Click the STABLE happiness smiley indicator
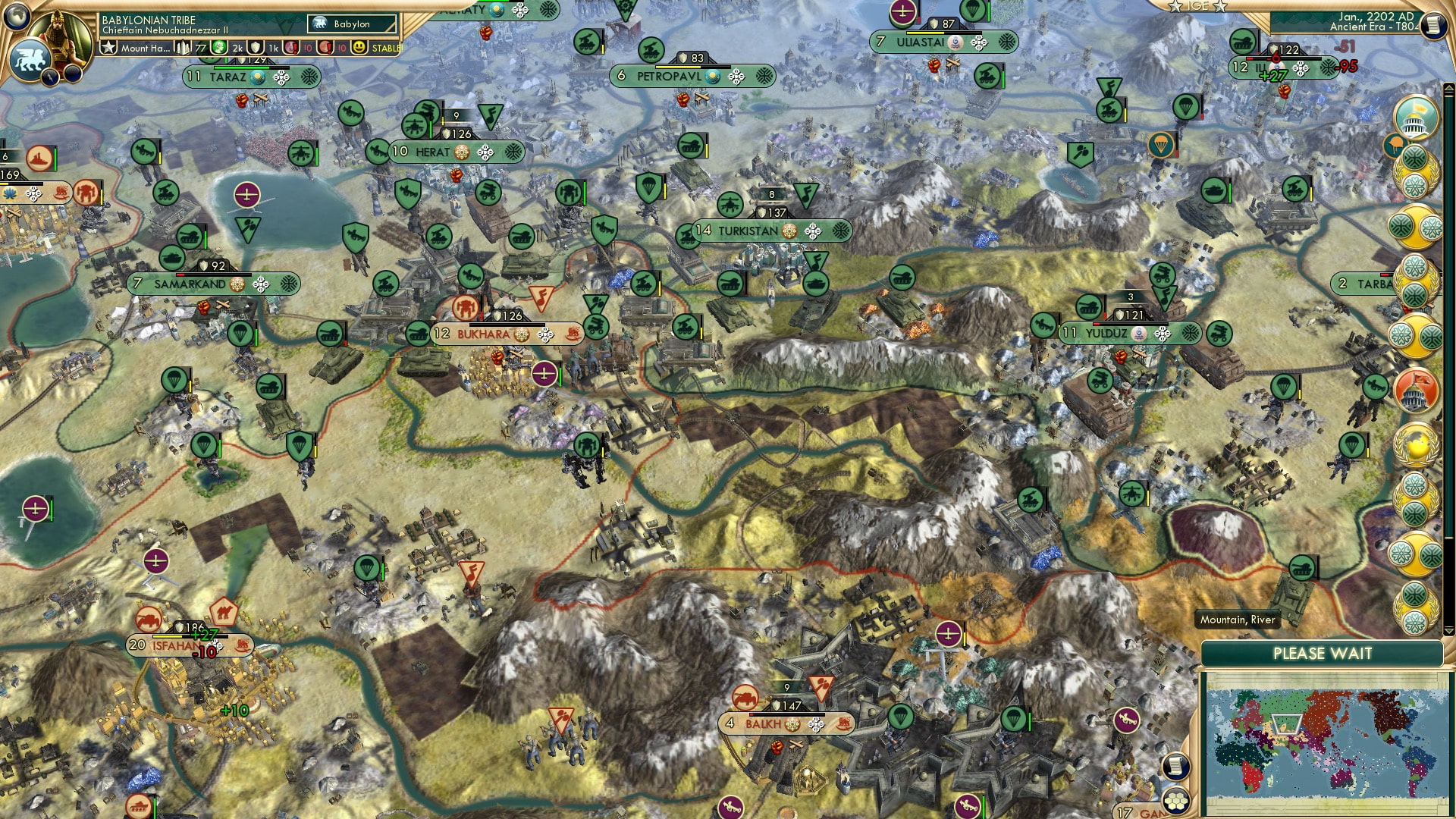Image resolution: width=1456 pixels, height=819 pixels. 359,49
